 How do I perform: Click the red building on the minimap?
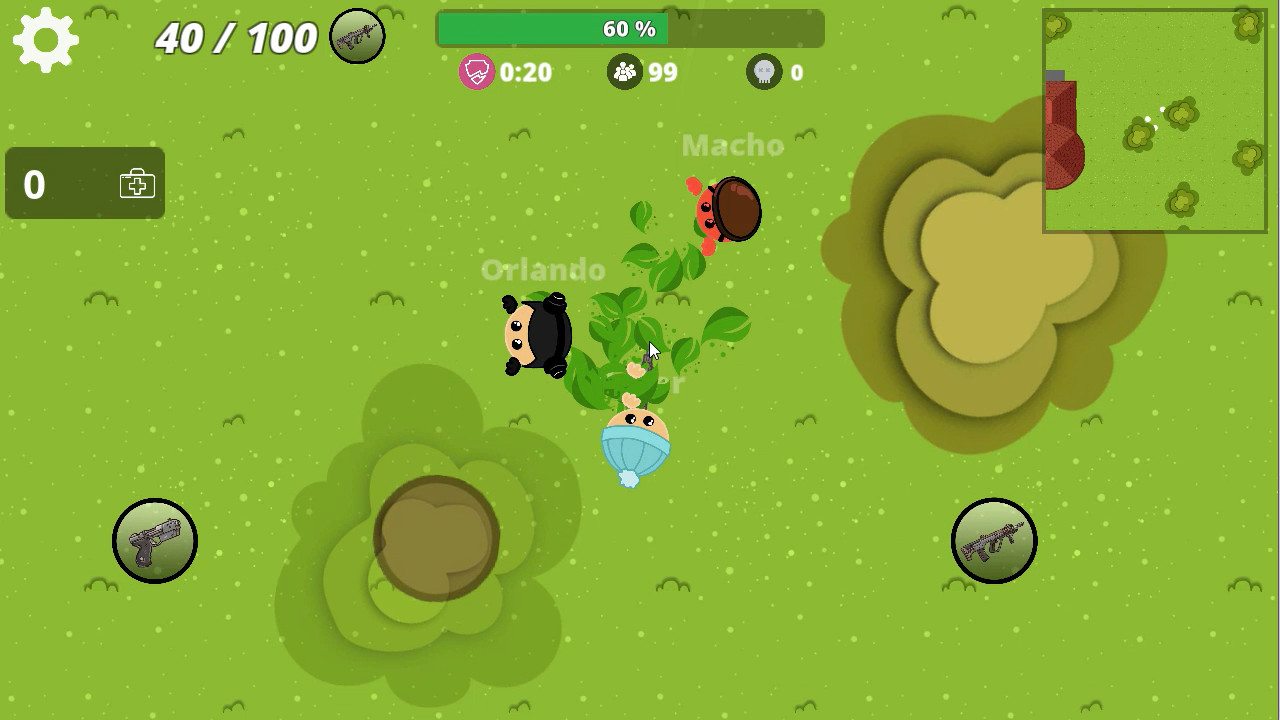tap(1063, 135)
